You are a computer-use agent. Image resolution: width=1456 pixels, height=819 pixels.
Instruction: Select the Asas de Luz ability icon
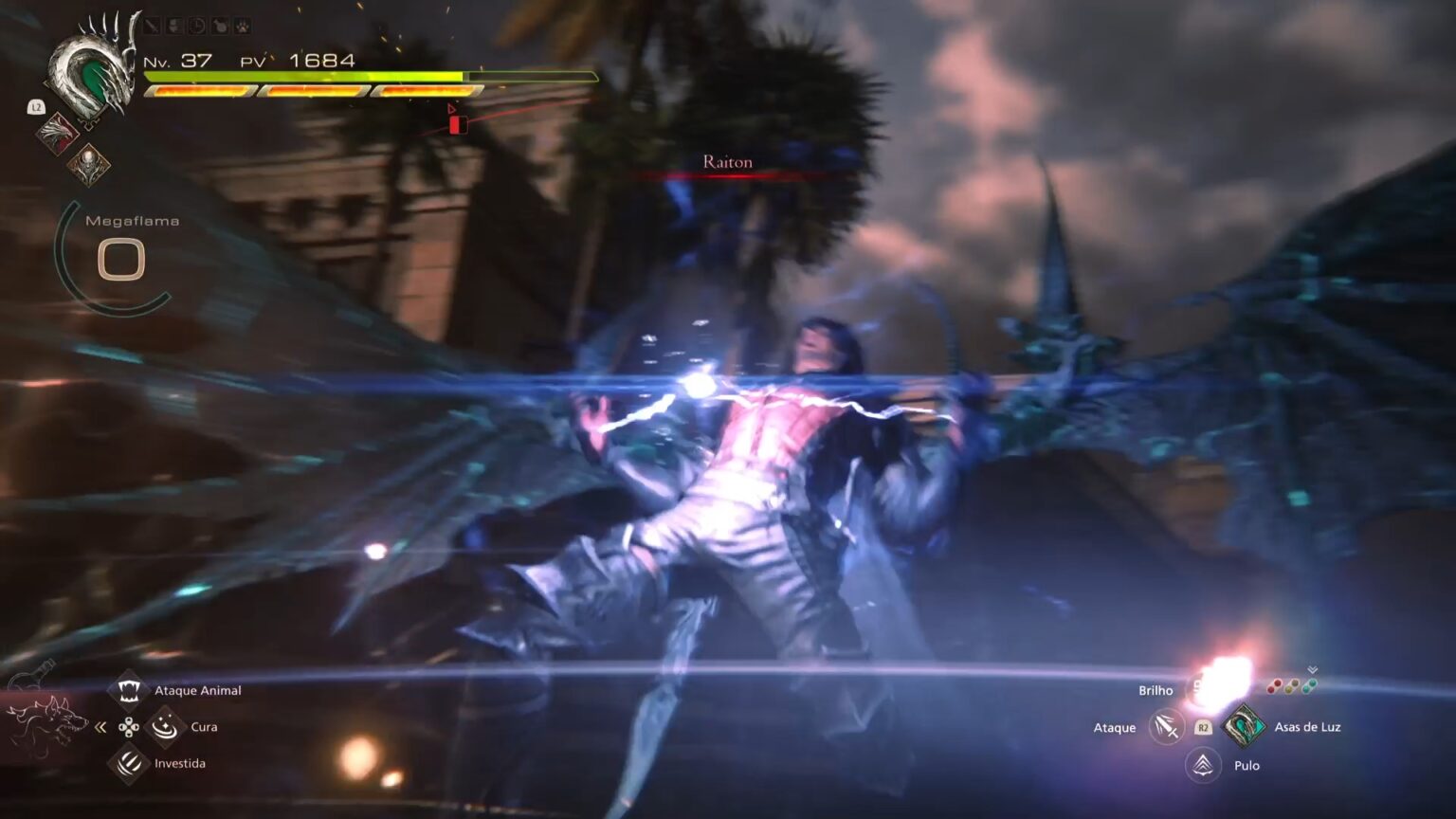1244,726
